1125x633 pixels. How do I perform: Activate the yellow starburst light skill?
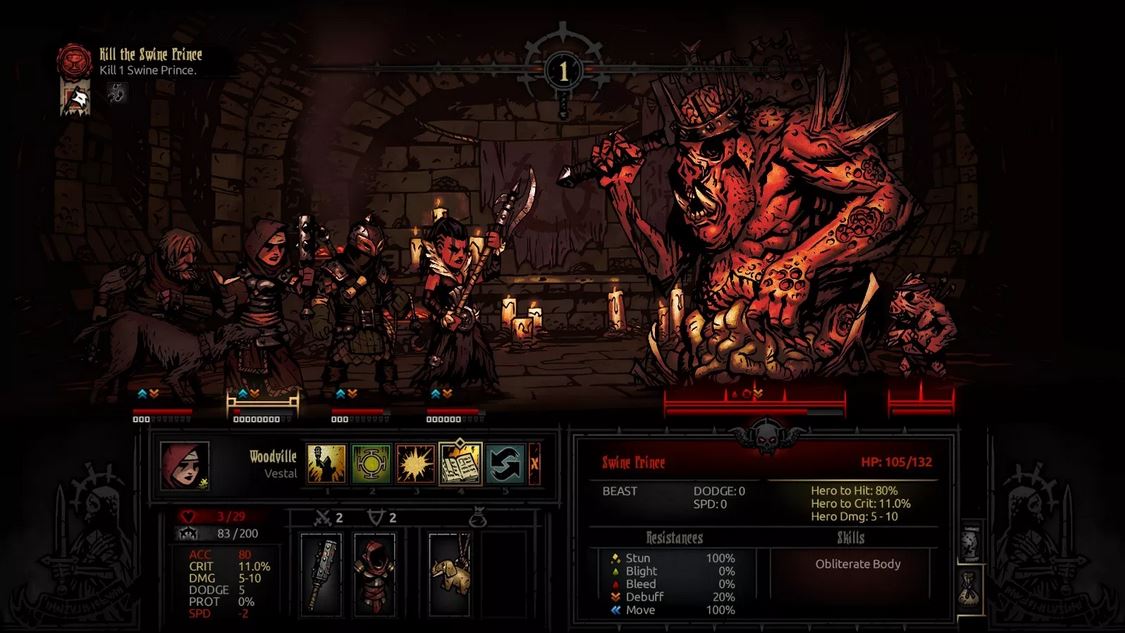point(415,464)
